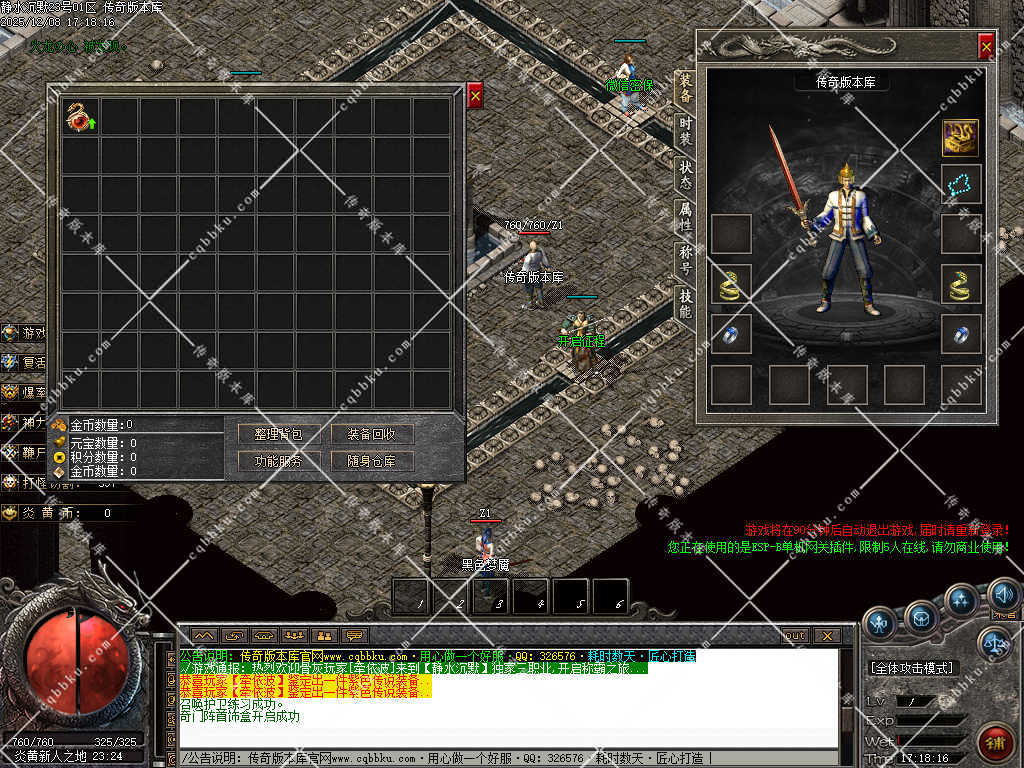This screenshot has height=768, width=1024.
Task: Select the golden treasure chest equipment slot
Action: pyautogui.click(x=960, y=137)
